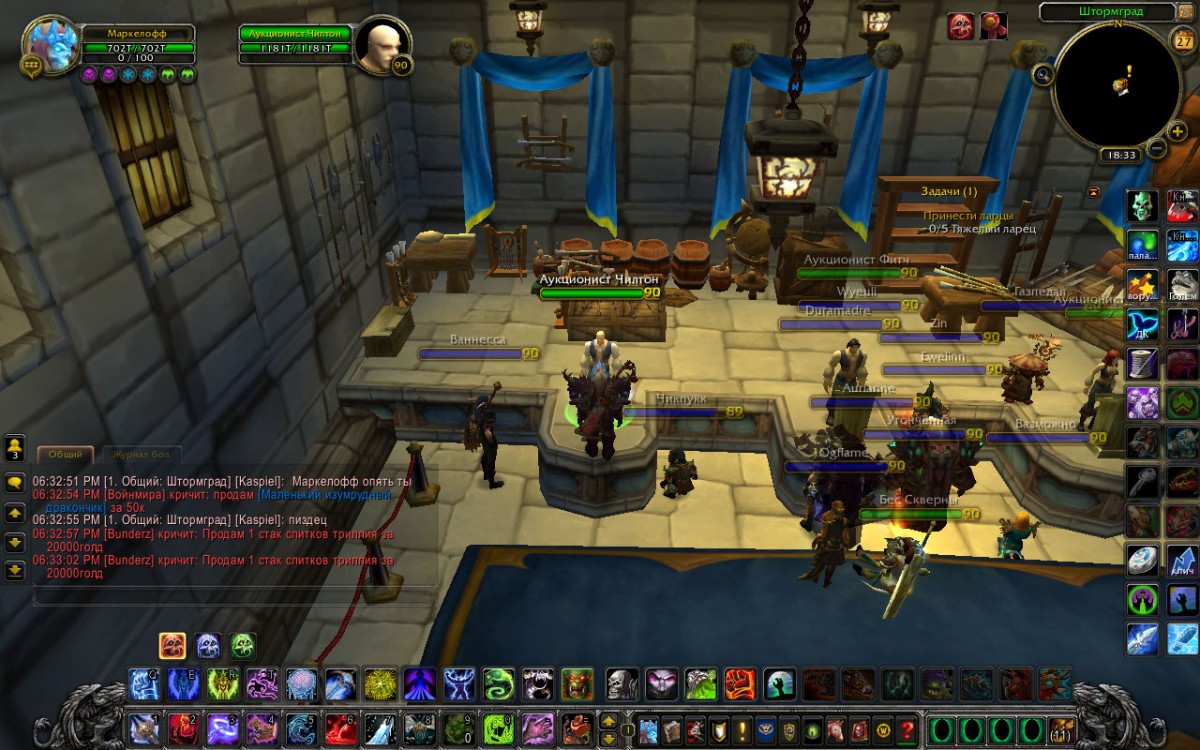Viewport: 1200px width, 750px height.
Task: Collapse the Задачи objective tracker arrow
Action: pyautogui.click(x=1093, y=191)
